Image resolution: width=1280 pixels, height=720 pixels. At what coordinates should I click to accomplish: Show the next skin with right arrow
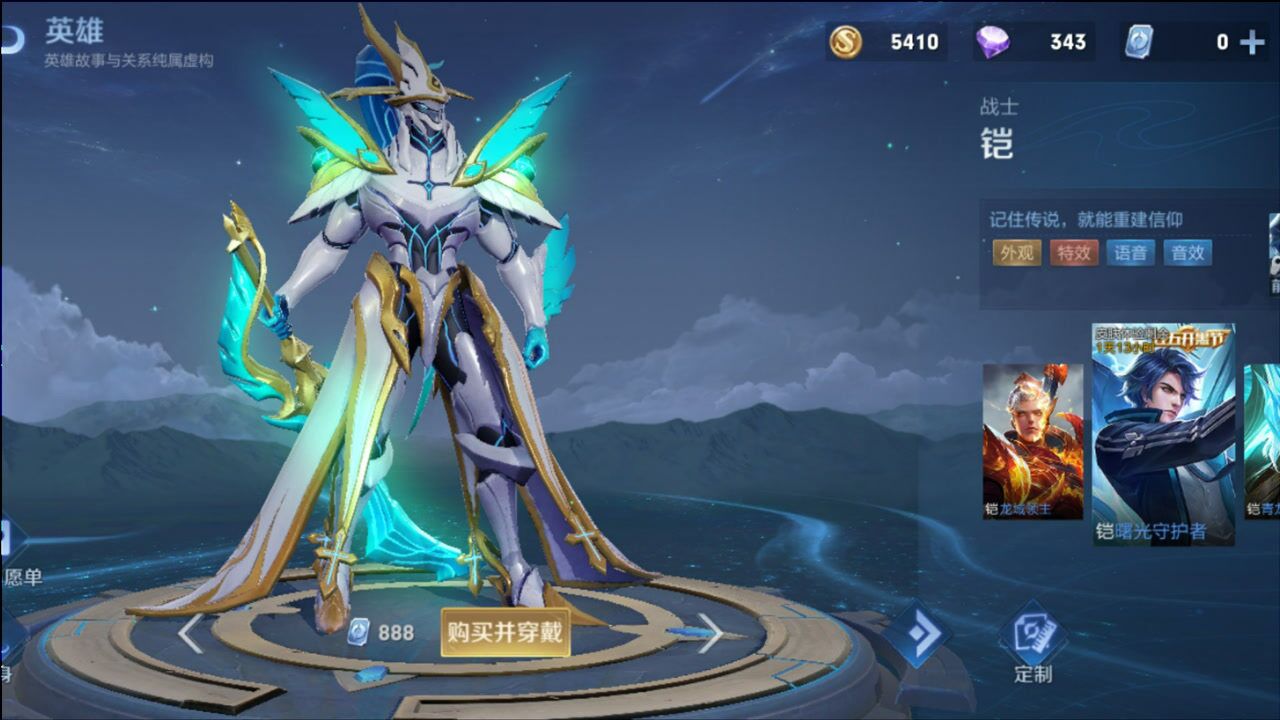709,633
